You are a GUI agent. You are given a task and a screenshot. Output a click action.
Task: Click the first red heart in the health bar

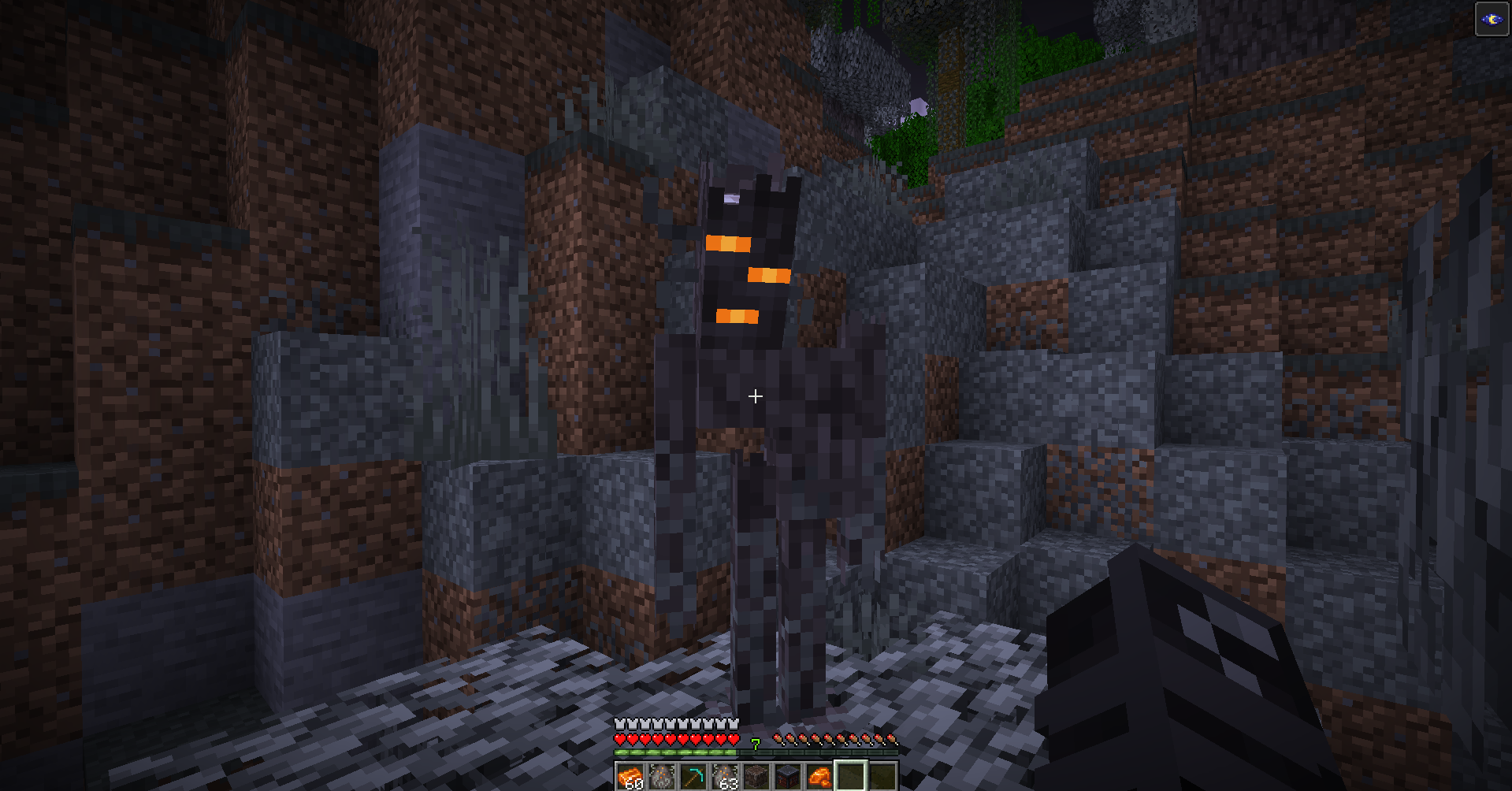click(620, 740)
